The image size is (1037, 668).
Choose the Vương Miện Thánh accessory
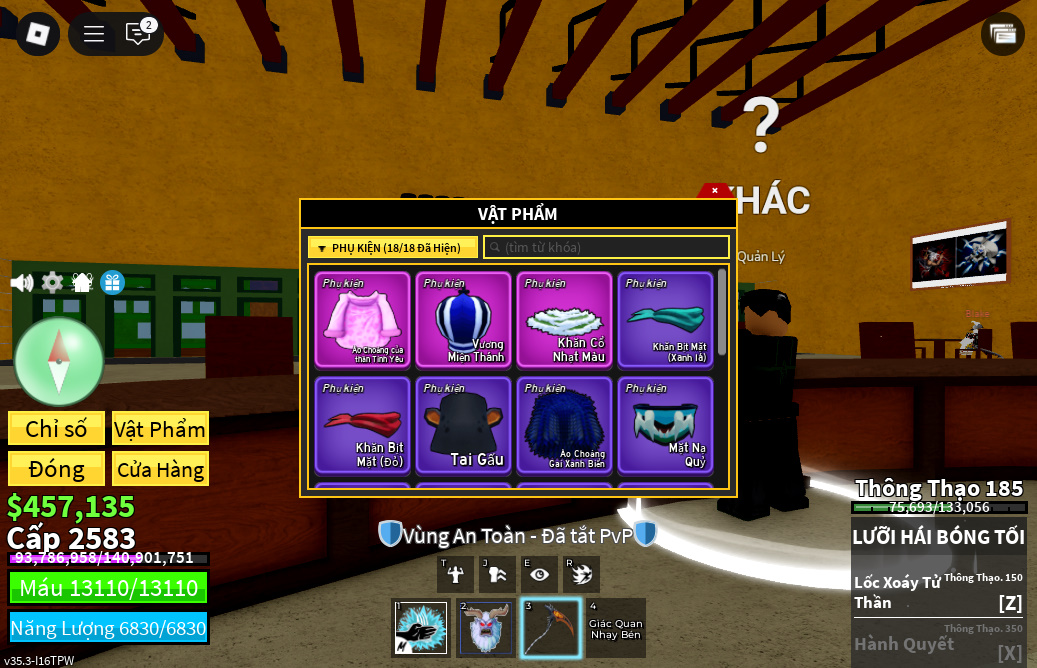click(463, 319)
